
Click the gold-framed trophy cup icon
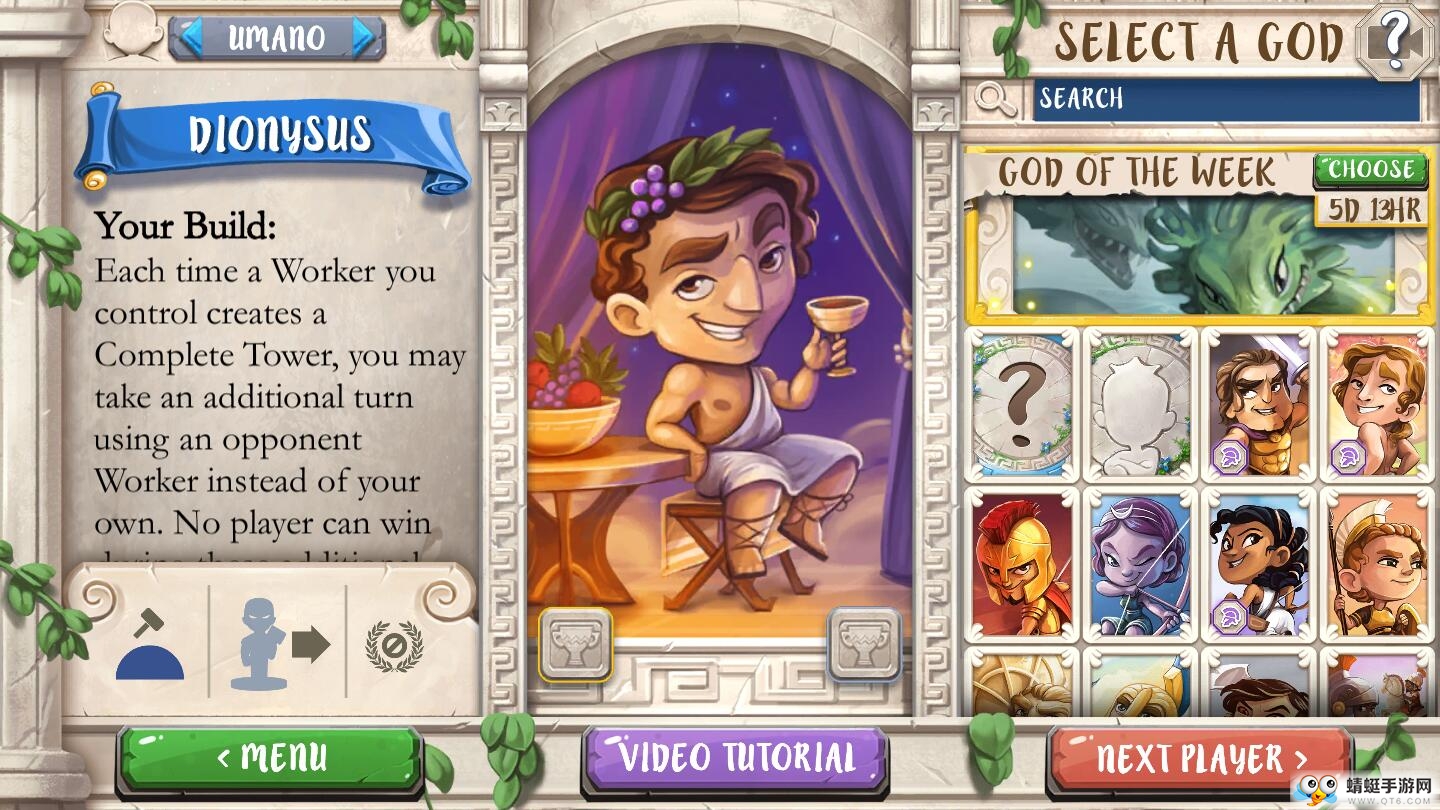click(575, 644)
